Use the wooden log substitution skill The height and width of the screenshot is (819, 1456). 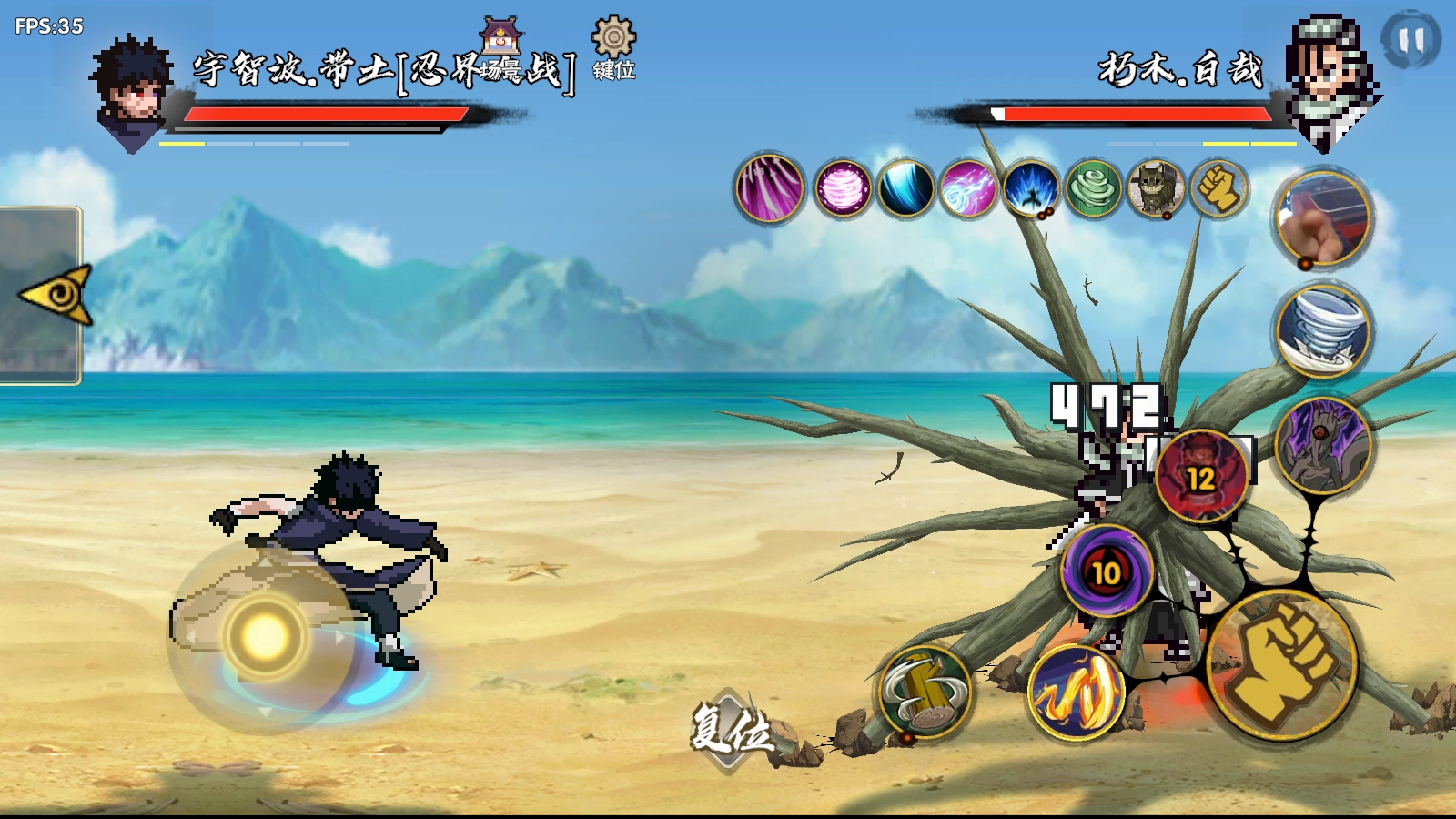click(925, 692)
